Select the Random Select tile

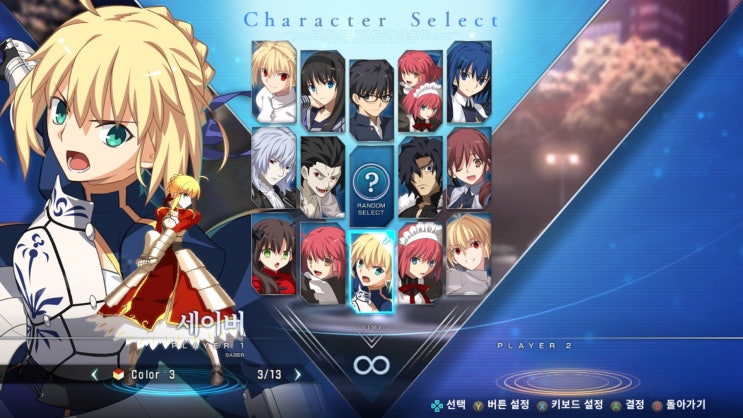point(371,186)
